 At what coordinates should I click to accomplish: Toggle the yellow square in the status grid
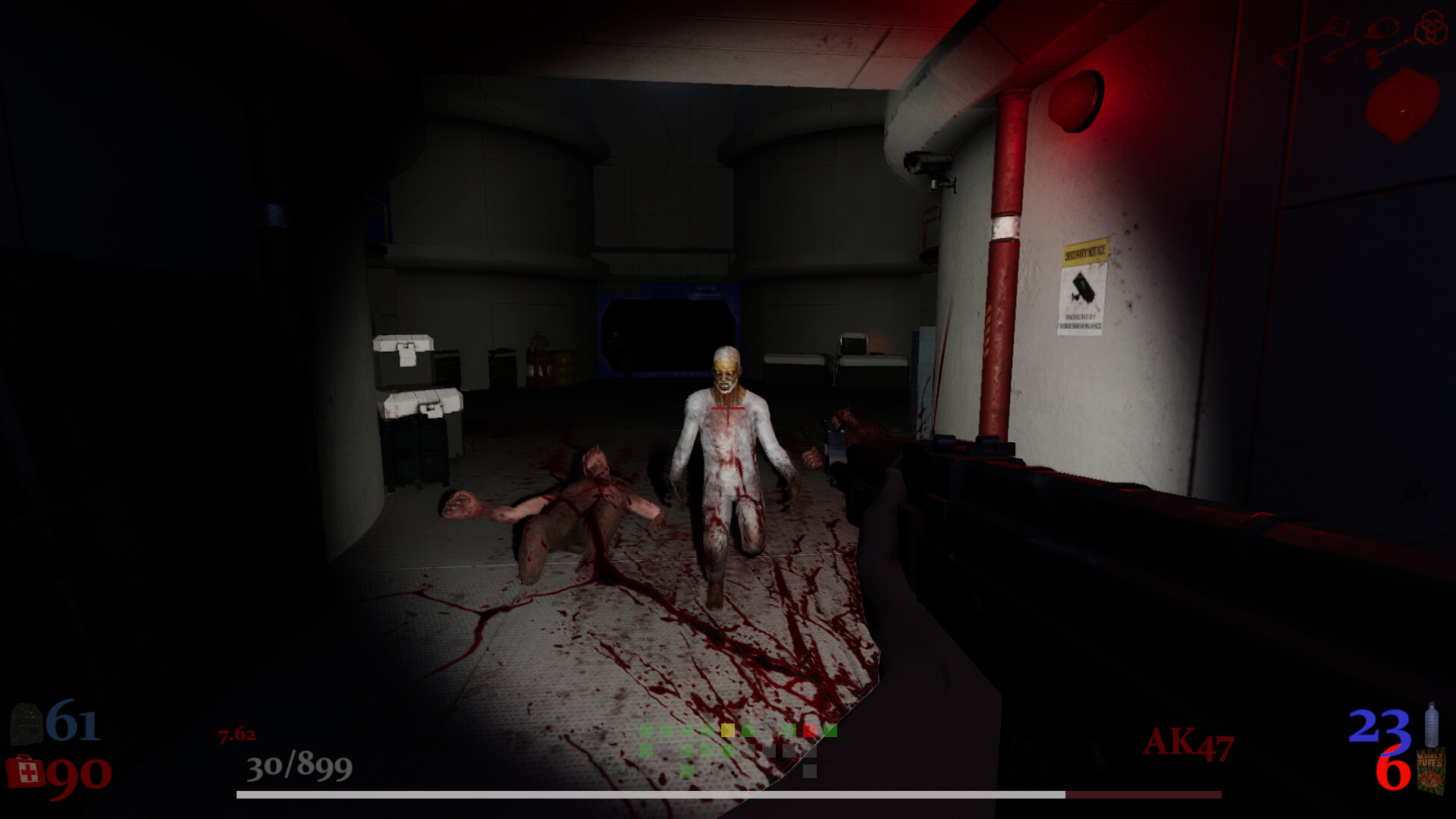click(728, 730)
